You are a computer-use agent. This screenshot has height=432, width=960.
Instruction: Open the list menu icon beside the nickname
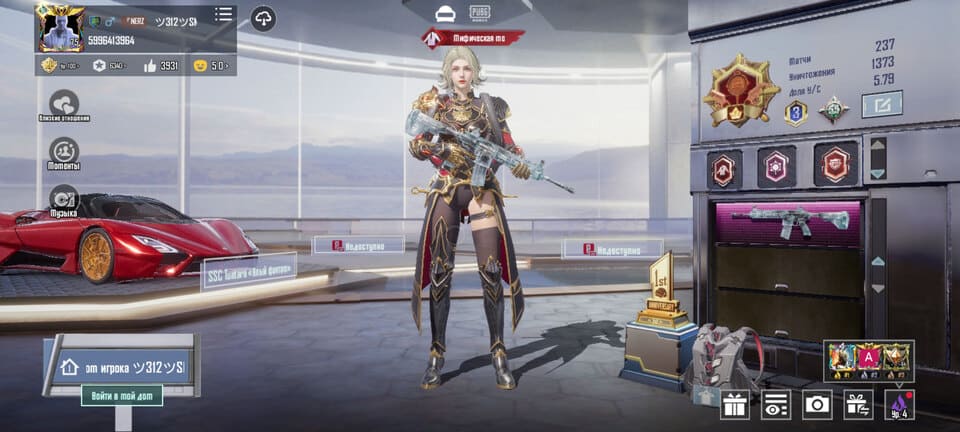point(223,14)
